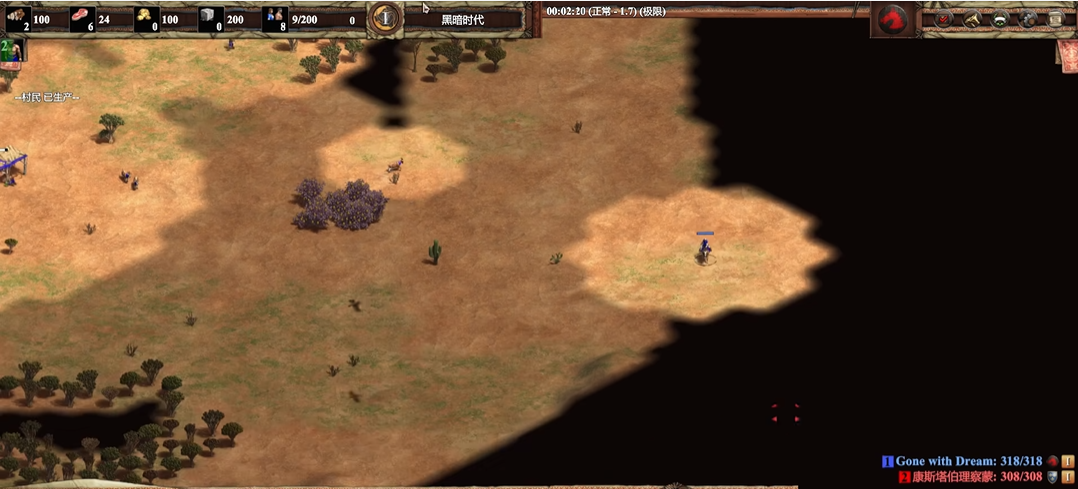Click the Dark Age roman numeral I emblem

tap(384, 18)
